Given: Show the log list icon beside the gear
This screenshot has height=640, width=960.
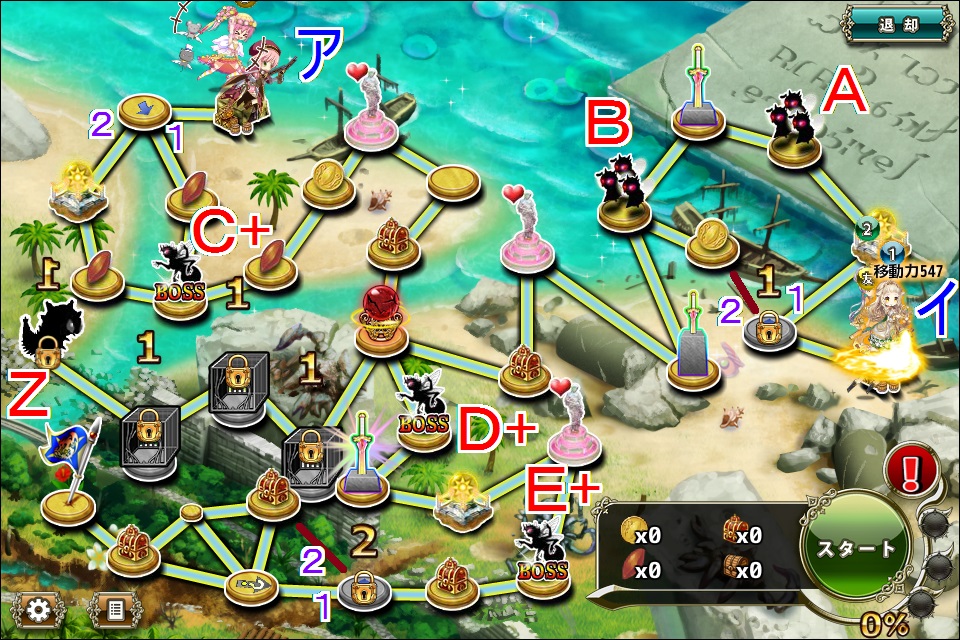Looking at the screenshot, I should point(114,607).
